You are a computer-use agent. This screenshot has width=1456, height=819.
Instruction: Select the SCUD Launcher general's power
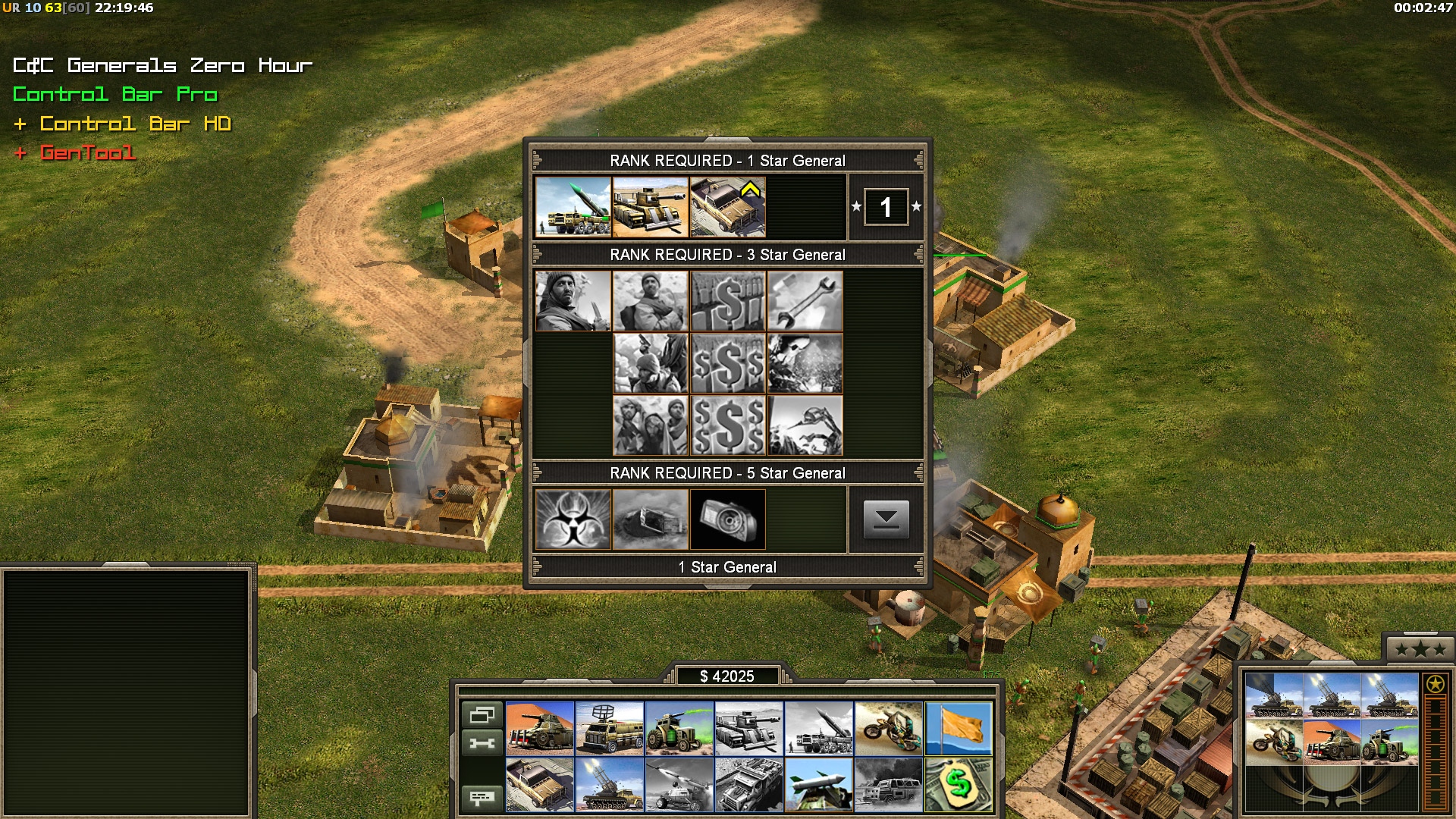point(573,207)
